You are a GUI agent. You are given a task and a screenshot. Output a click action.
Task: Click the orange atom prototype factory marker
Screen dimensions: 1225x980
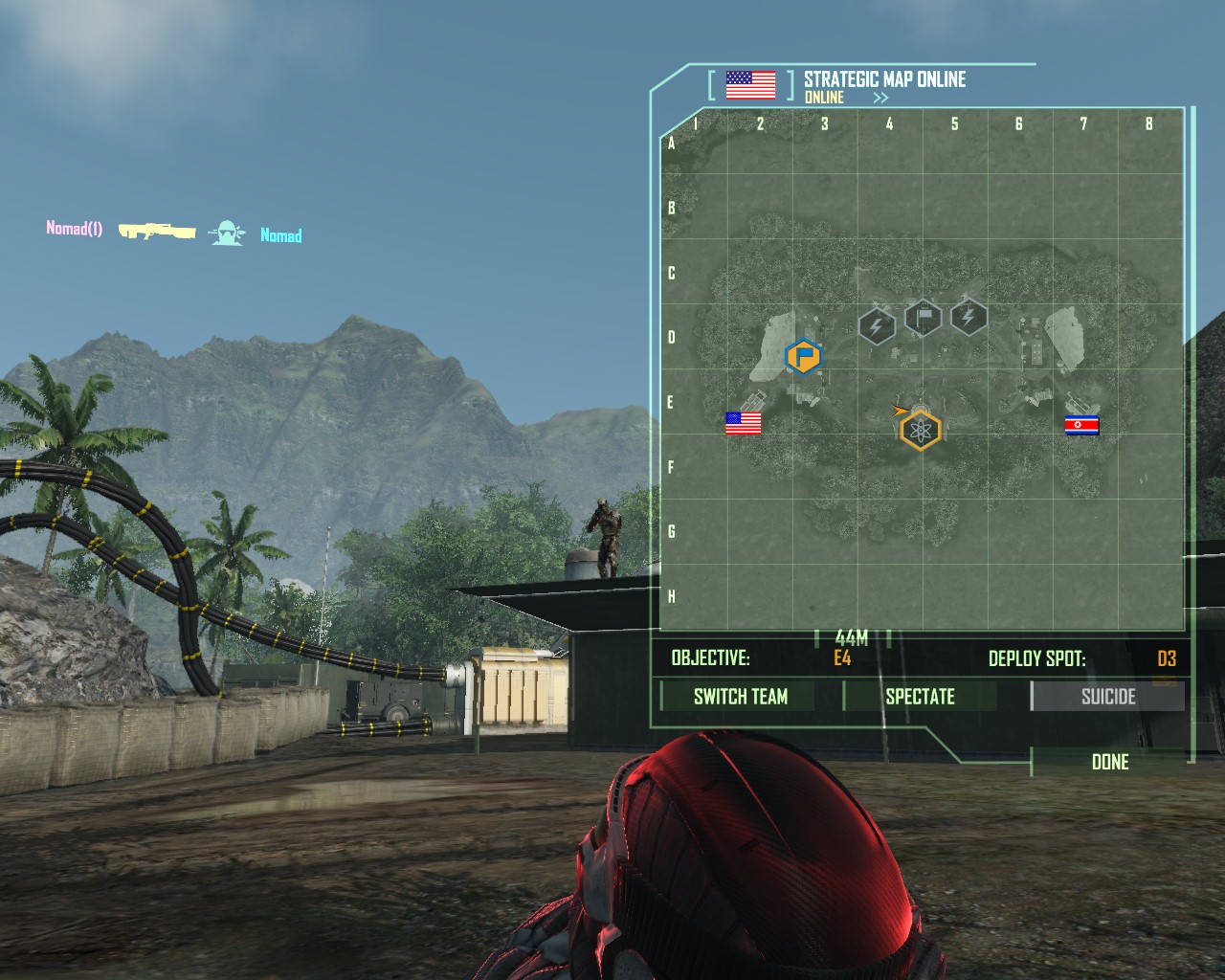(921, 431)
